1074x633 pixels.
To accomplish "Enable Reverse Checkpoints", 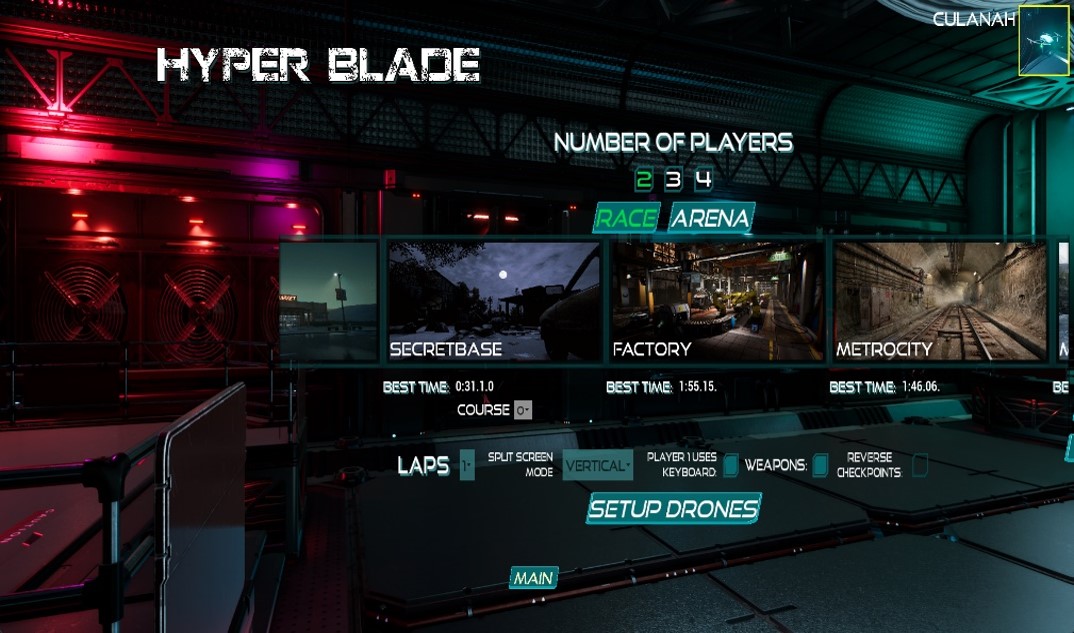I will point(920,465).
